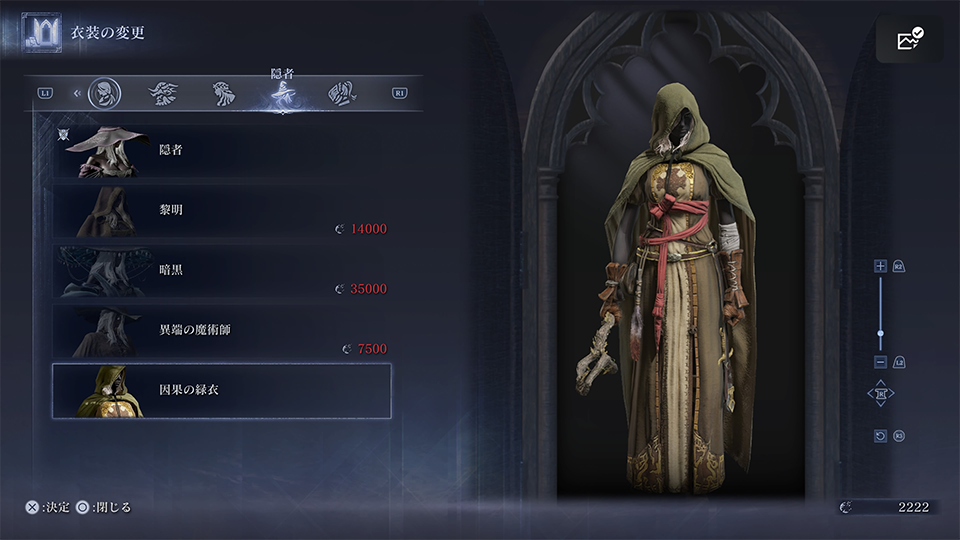Select the 異端の魔術師 outfit row
This screenshot has height=540, width=960.
[221, 330]
